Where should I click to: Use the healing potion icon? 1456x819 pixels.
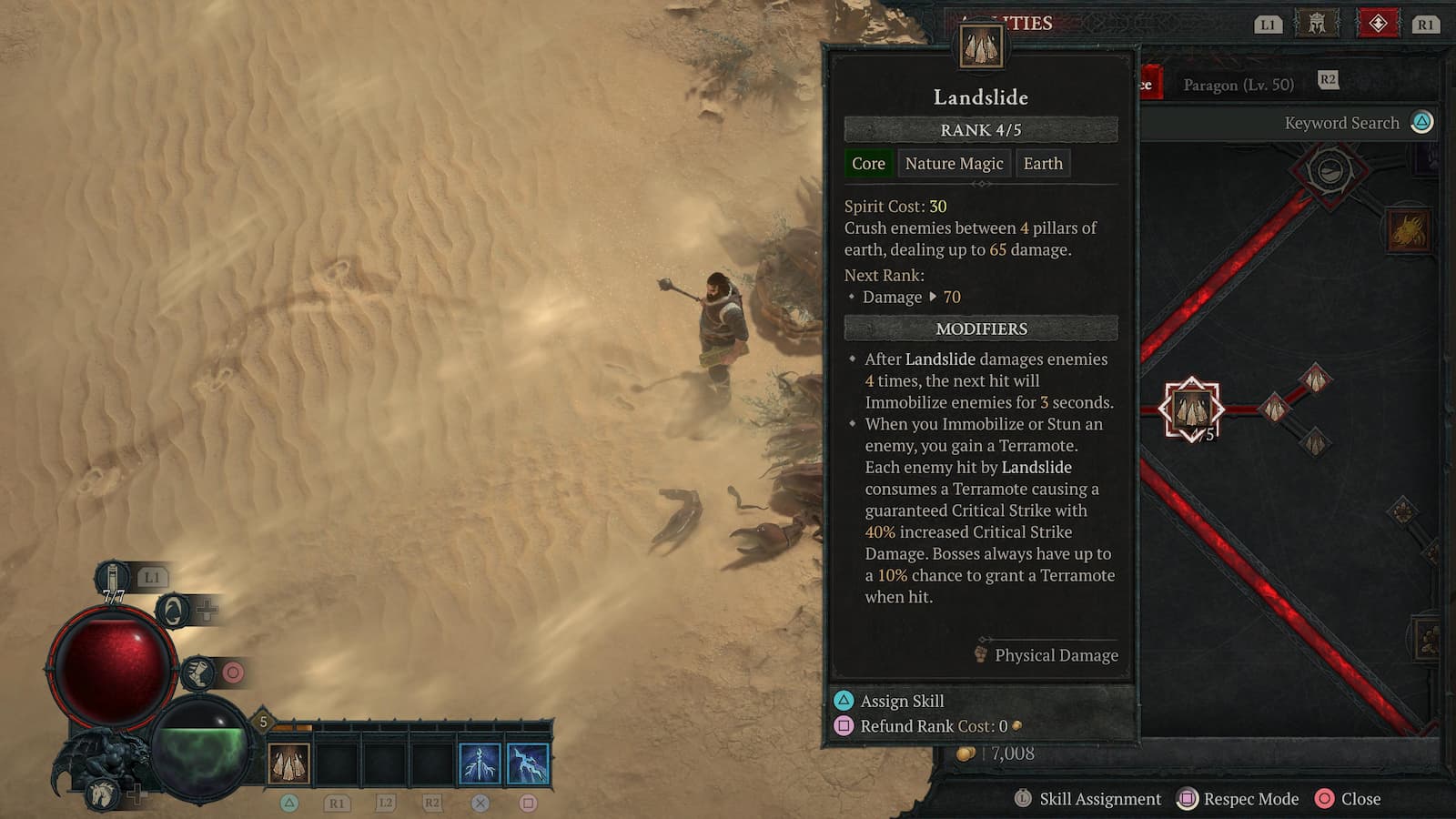click(x=112, y=581)
